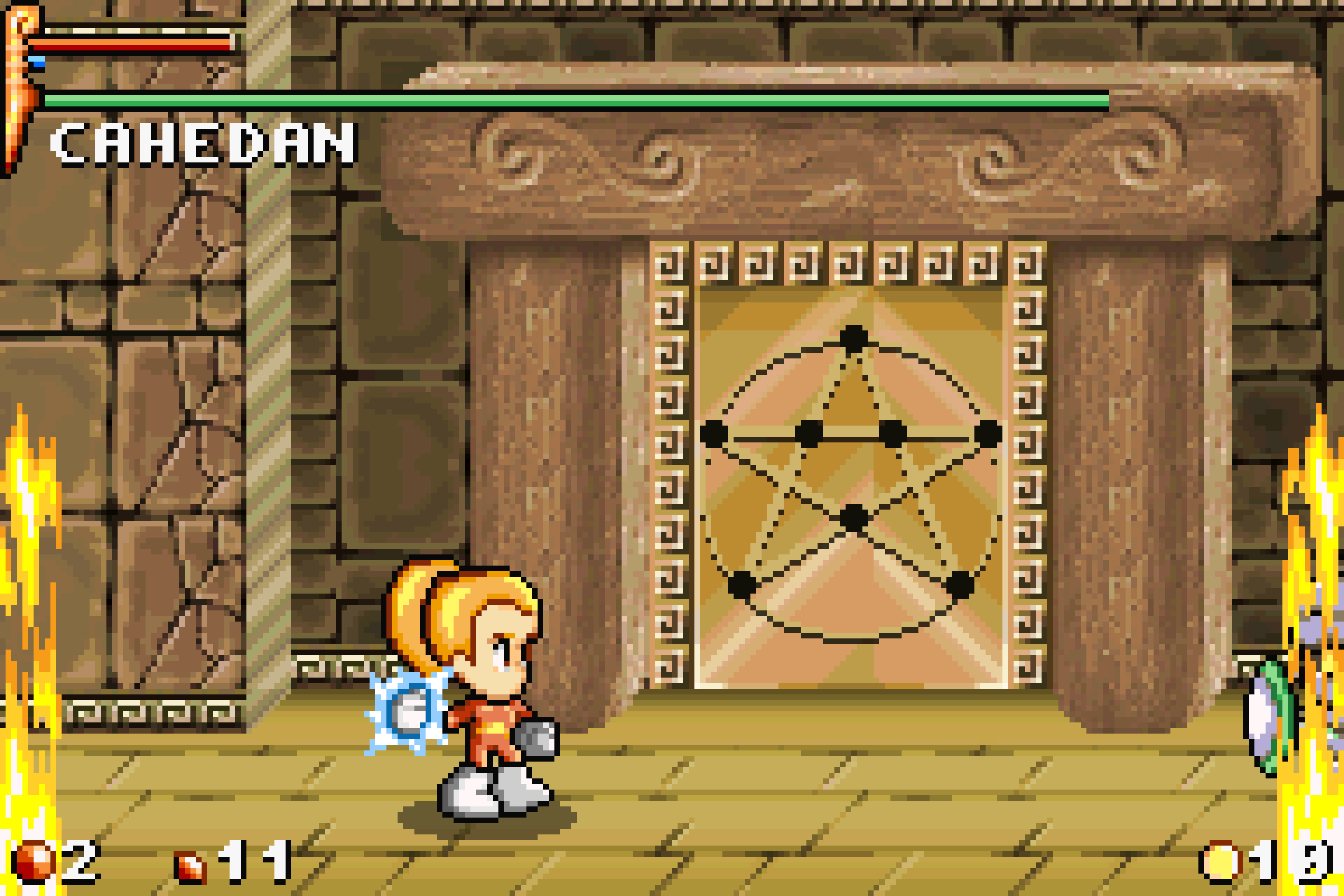1344x896 pixels.
Task: Select the small red gem icon
Action: 190,867
